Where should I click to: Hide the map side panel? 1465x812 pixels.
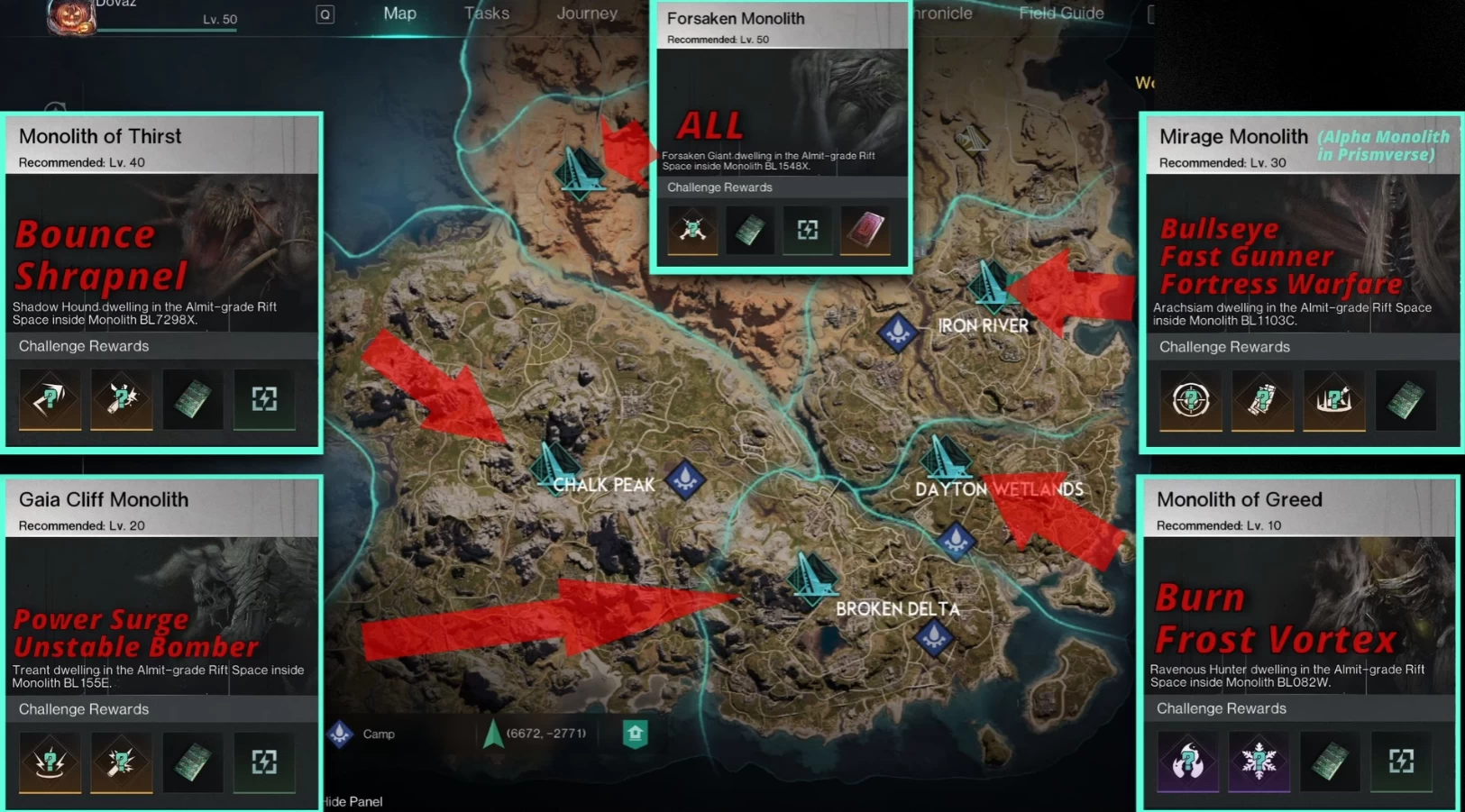coord(353,801)
